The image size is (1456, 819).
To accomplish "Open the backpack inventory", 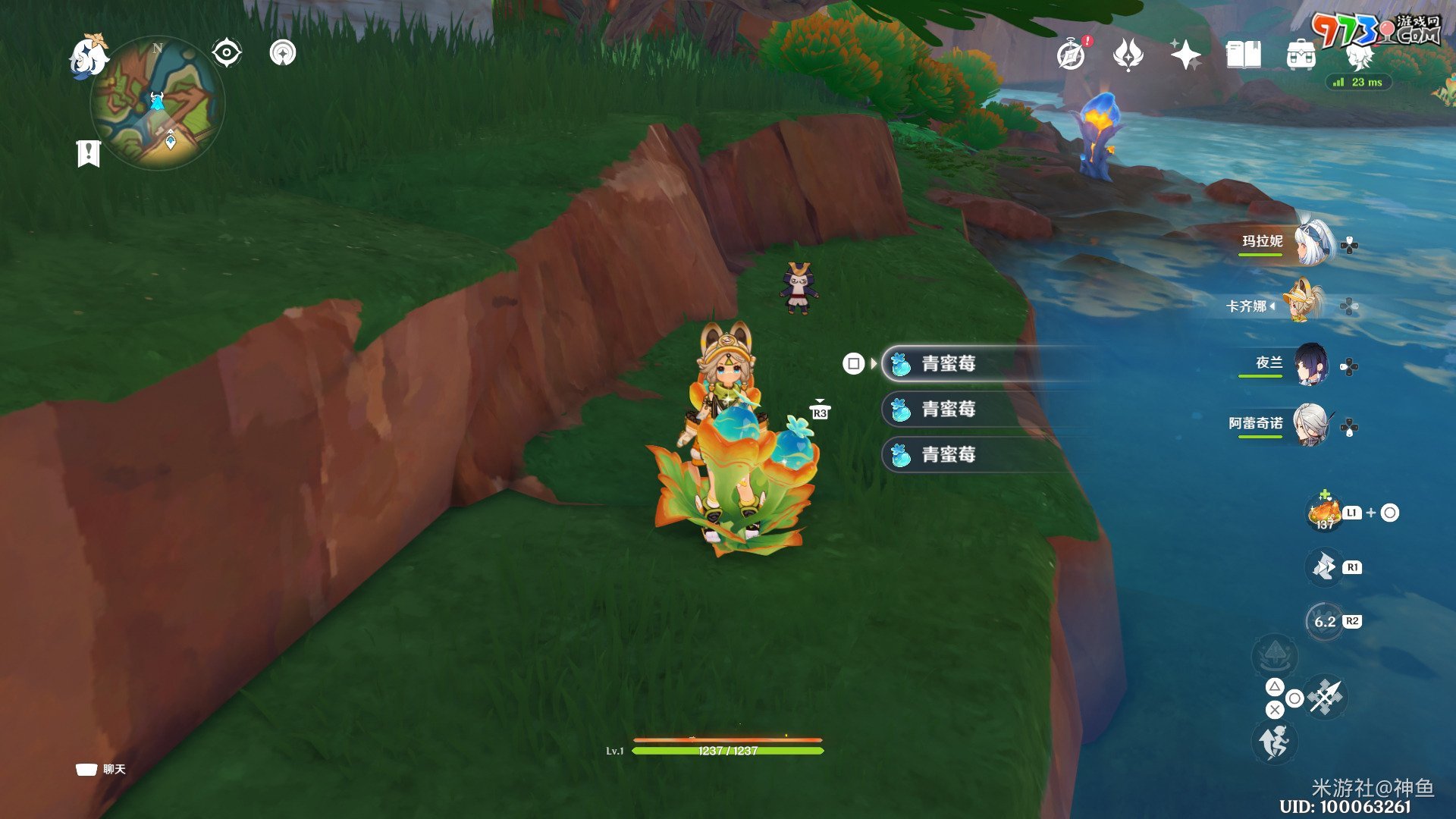I will point(1301,55).
